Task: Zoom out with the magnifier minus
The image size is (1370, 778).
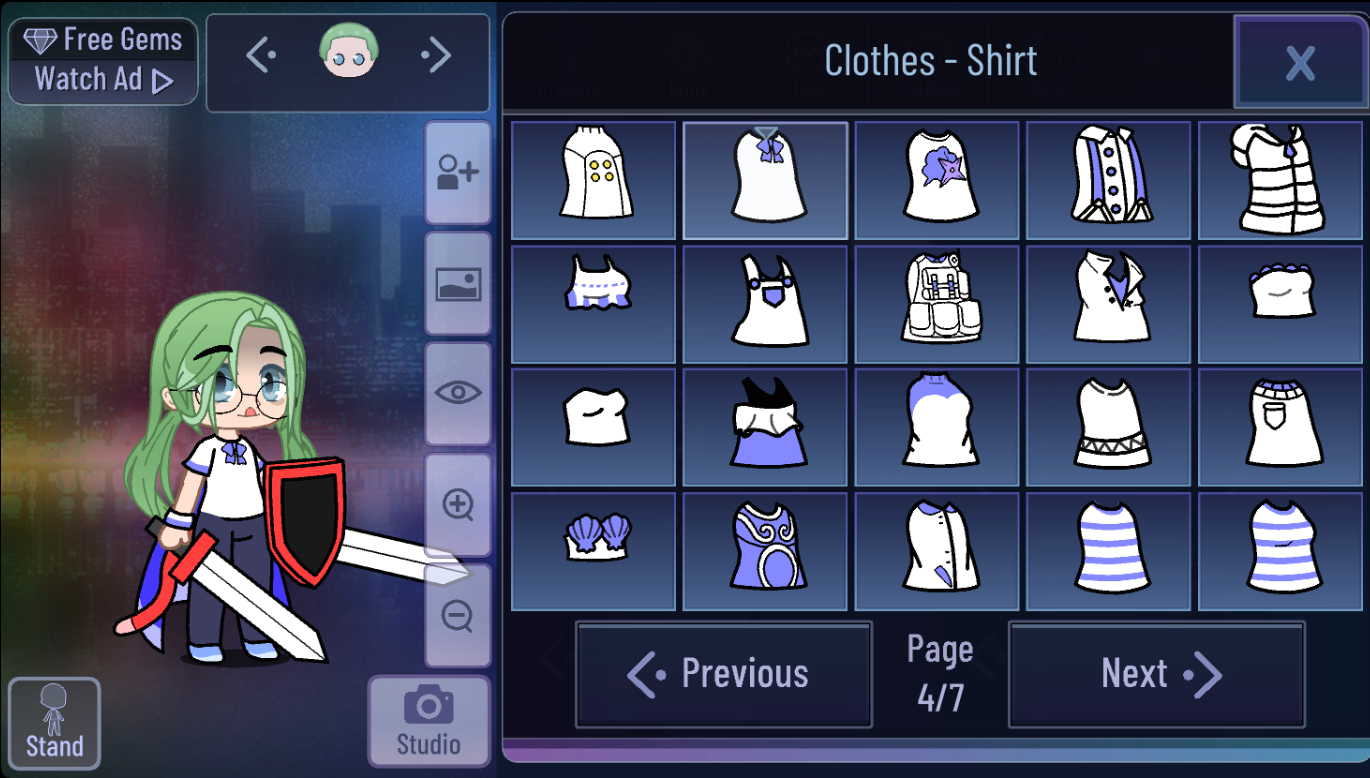Action: coord(458,616)
